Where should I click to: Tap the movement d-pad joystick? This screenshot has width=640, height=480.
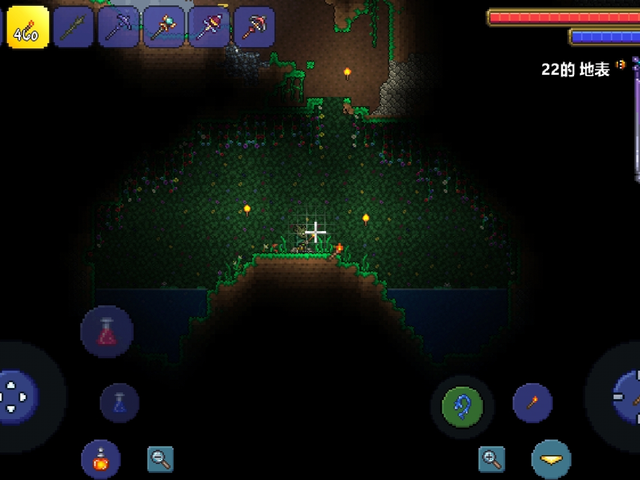[17, 394]
